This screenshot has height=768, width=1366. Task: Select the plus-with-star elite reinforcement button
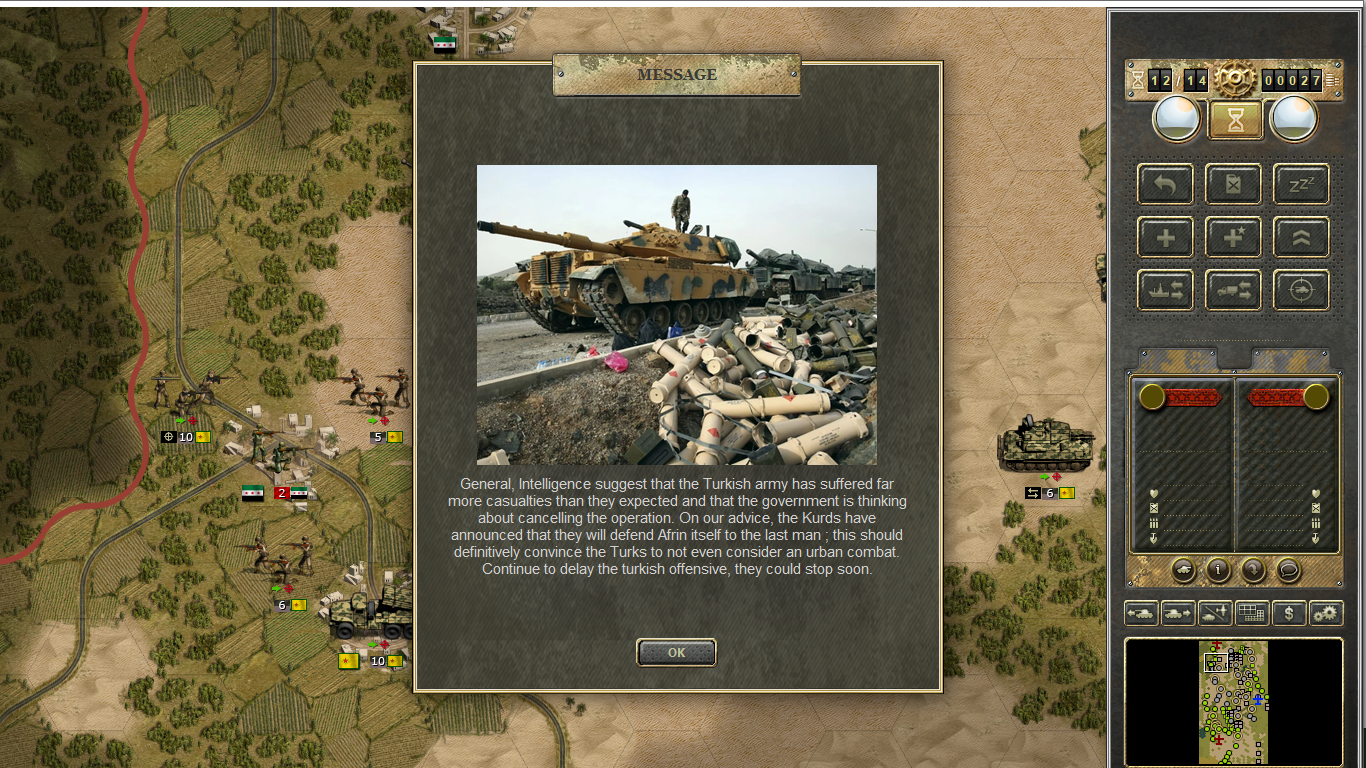point(1233,238)
